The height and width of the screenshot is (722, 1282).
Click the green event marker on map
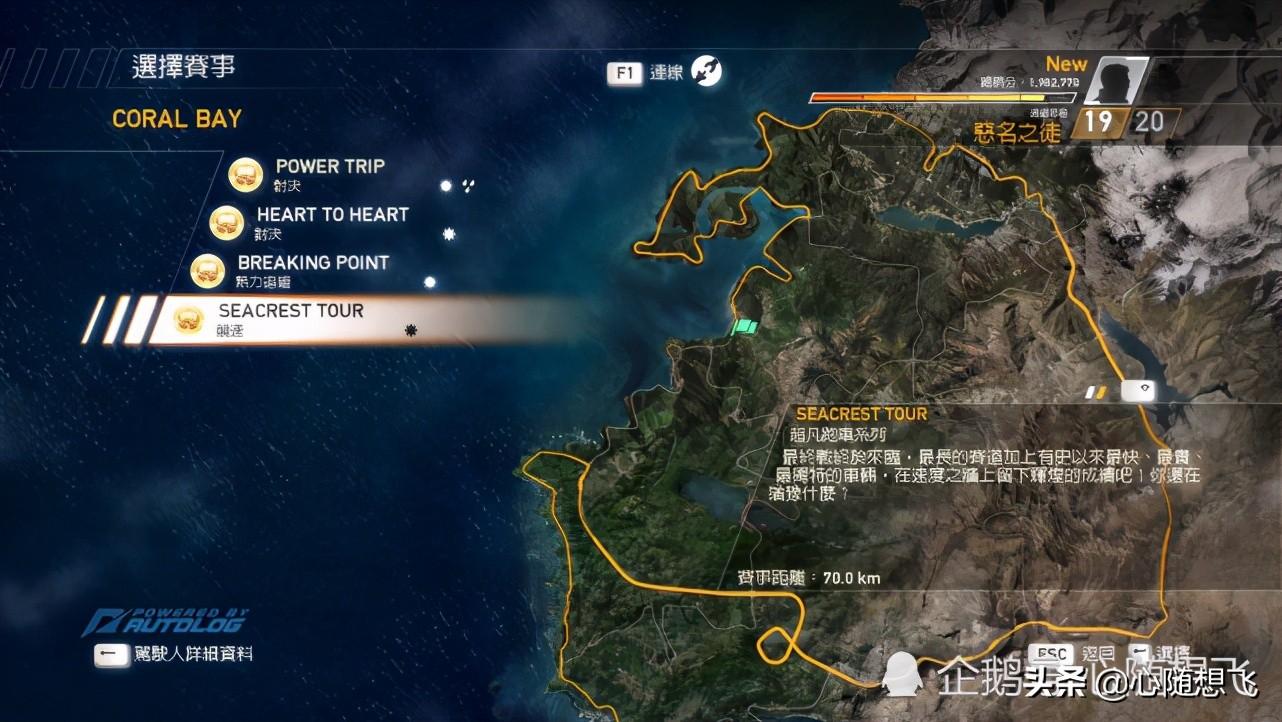pyautogui.click(x=746, y=327)
